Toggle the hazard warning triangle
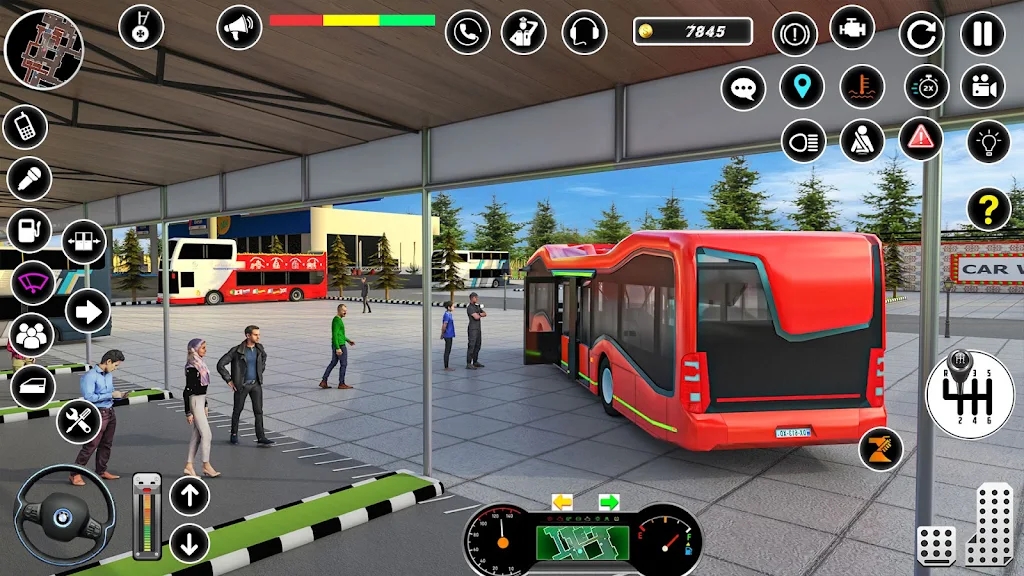 click(921, 139)
